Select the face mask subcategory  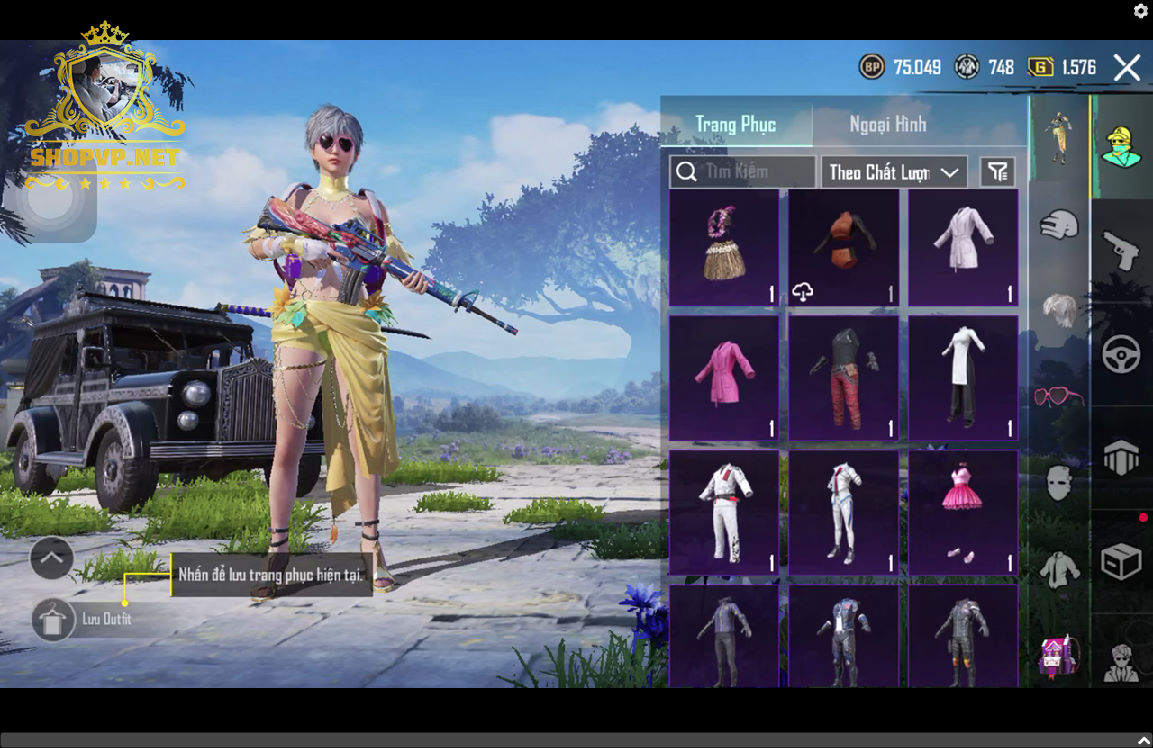point(1059,483)
